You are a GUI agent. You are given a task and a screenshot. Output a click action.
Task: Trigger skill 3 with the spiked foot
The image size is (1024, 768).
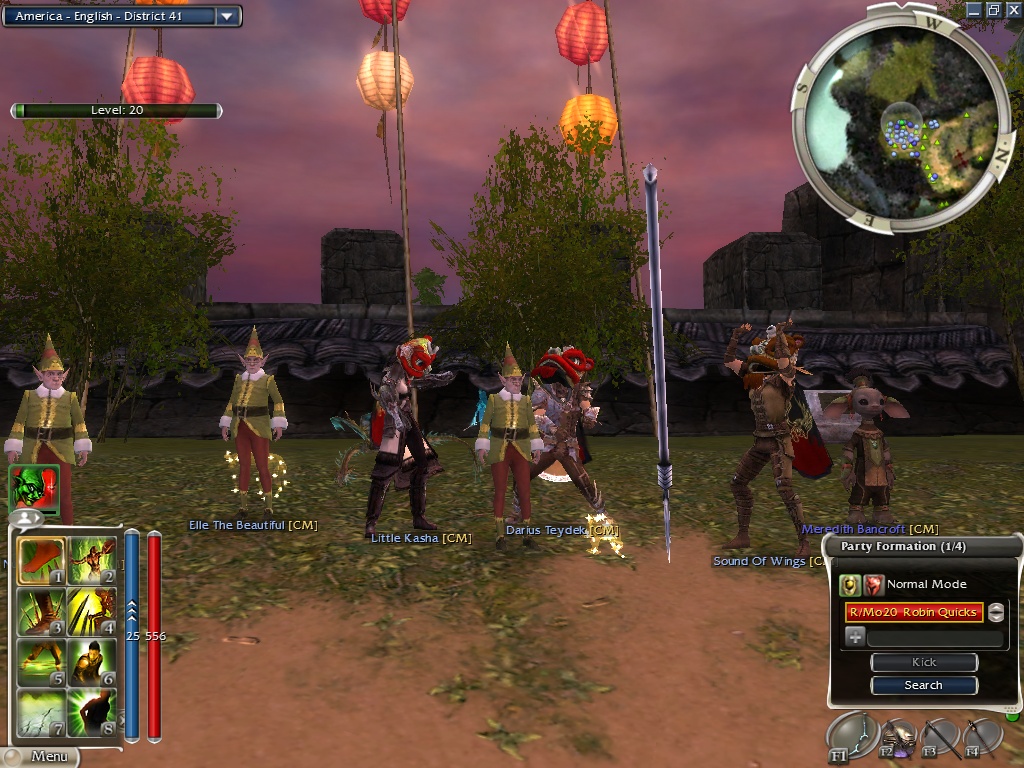41,613
